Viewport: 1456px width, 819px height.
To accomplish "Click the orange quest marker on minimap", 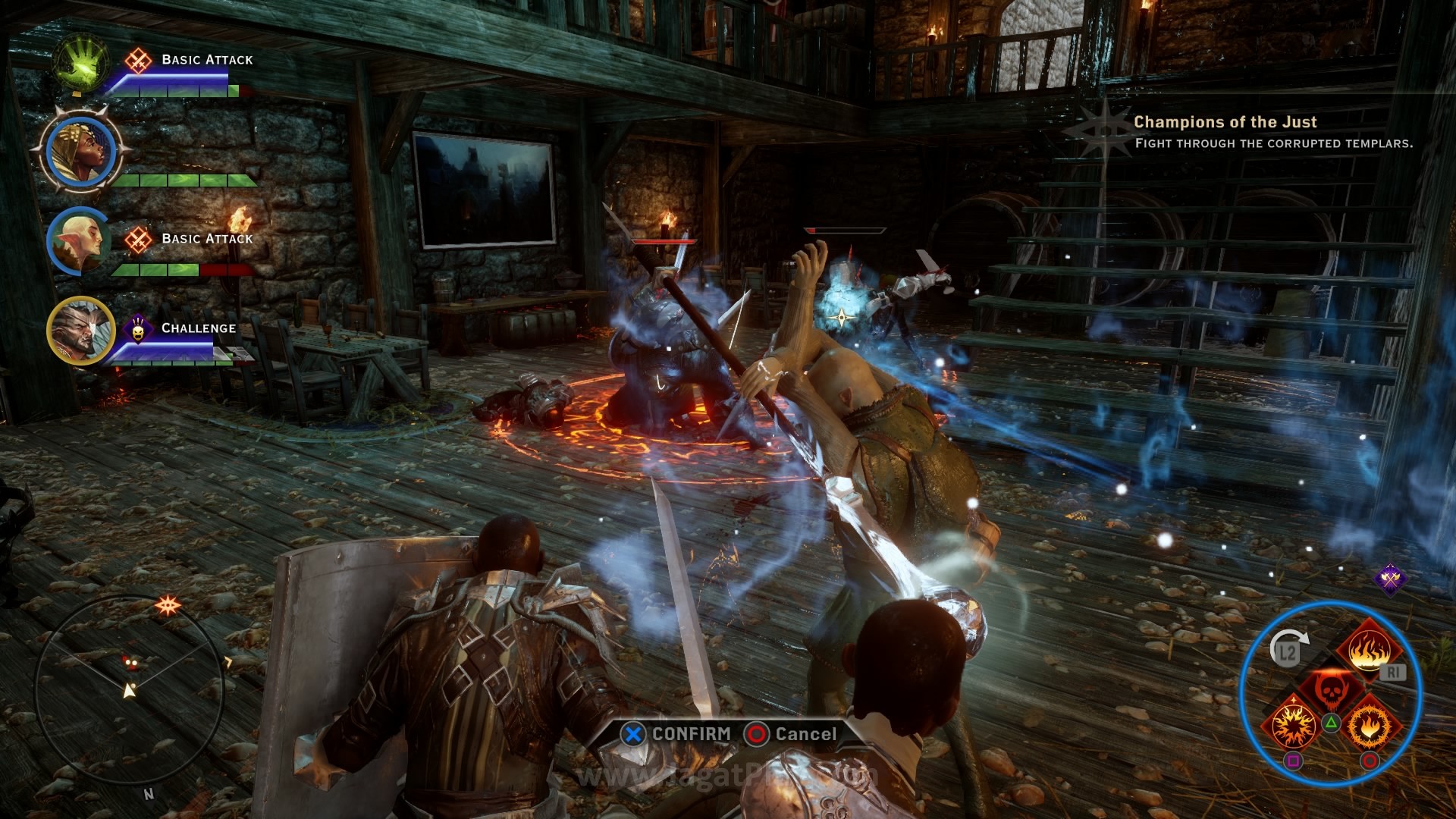I will [167, 604].
